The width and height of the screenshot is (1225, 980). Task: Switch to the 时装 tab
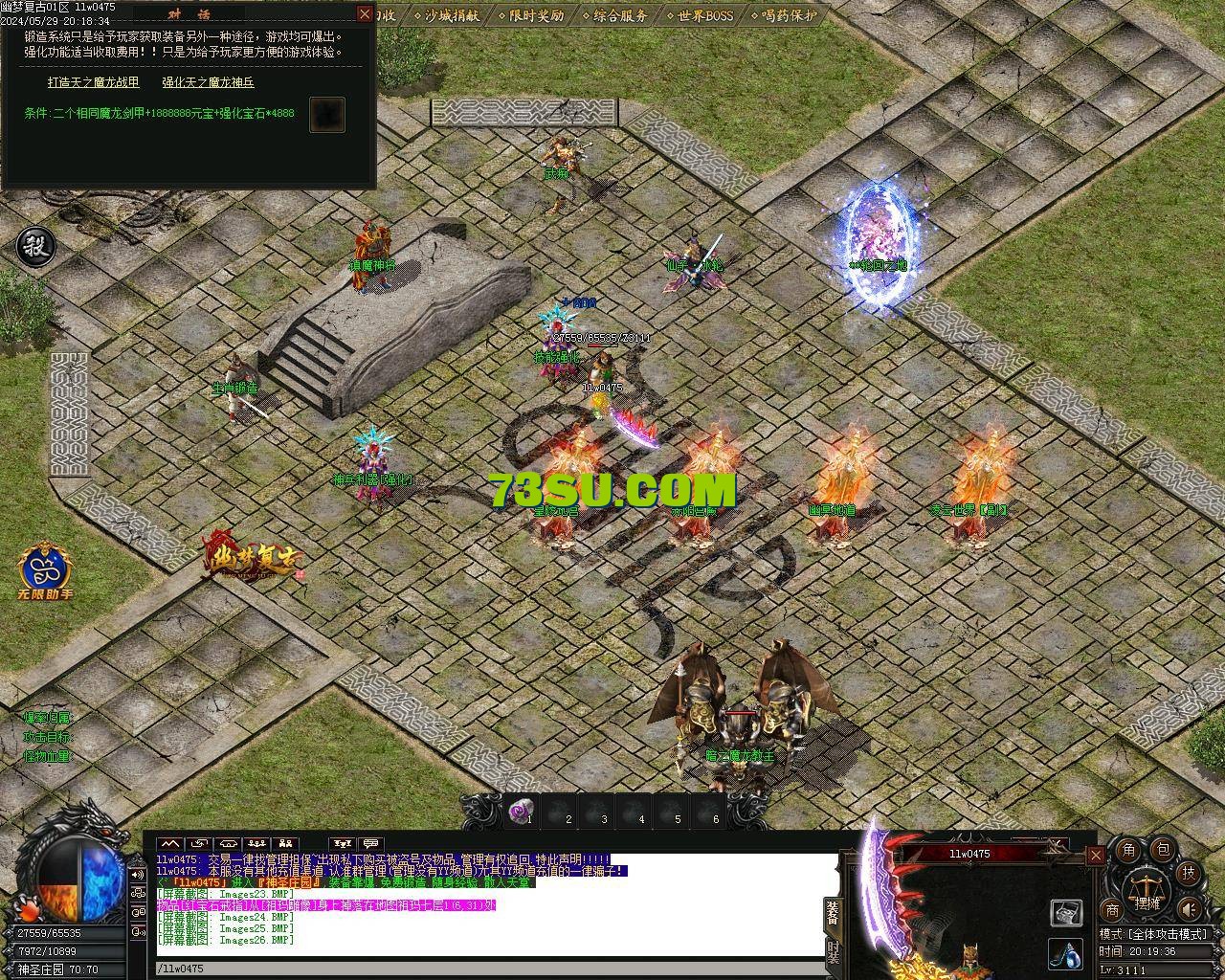(x=833, y=950)
